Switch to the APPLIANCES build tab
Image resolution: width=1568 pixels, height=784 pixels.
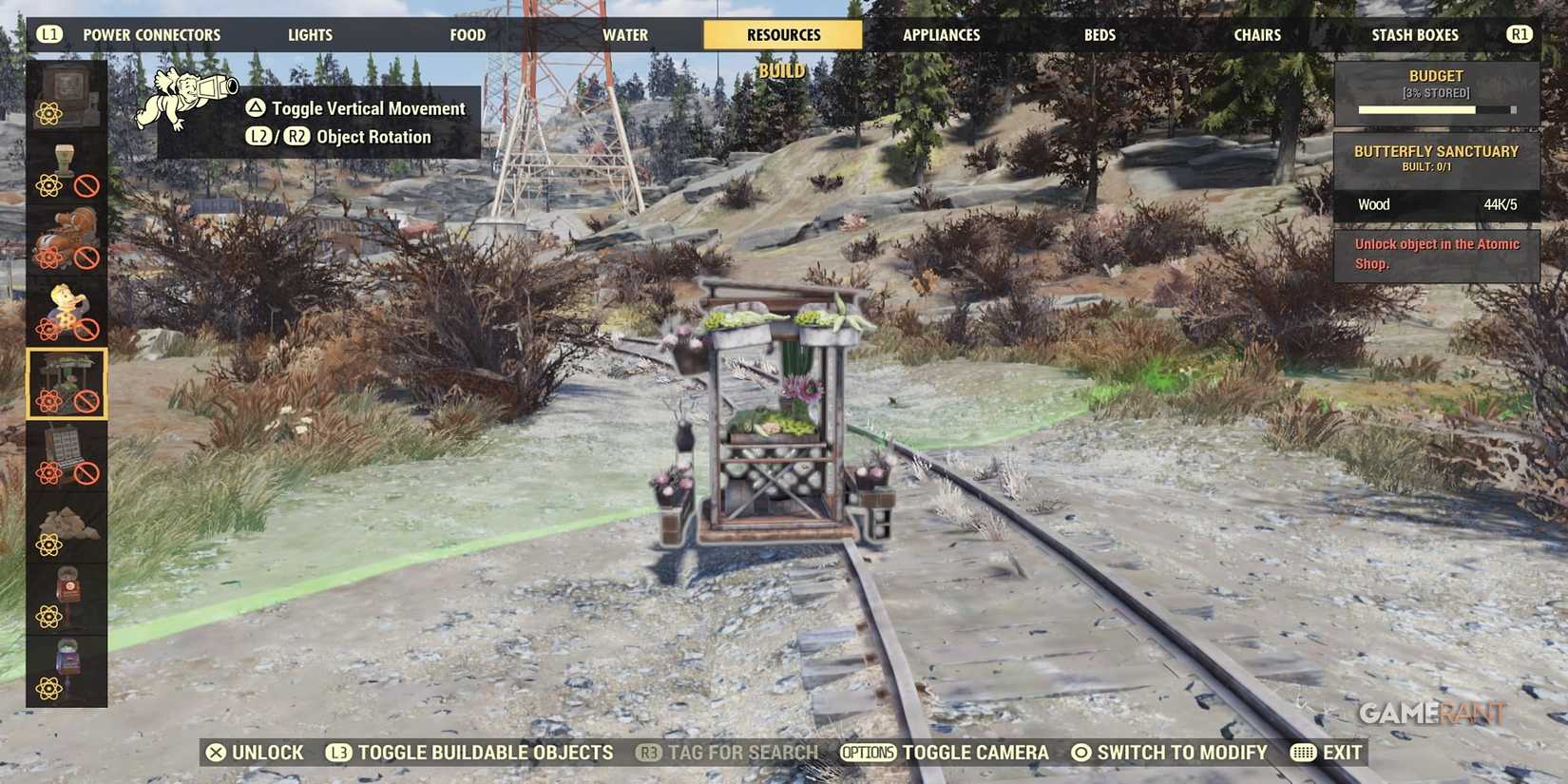pos(940,34)
